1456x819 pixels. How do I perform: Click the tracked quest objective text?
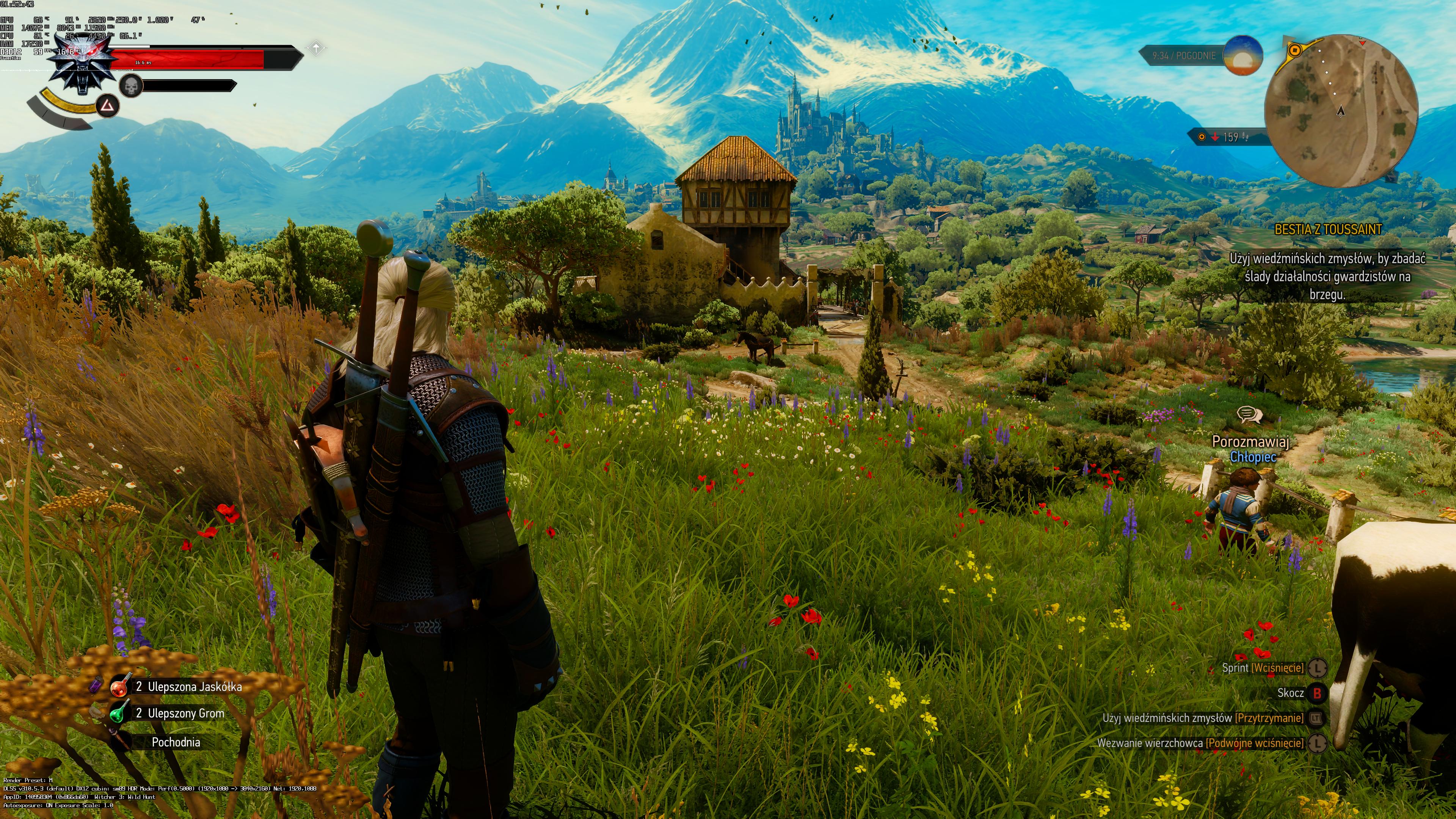pos(1327,276)
